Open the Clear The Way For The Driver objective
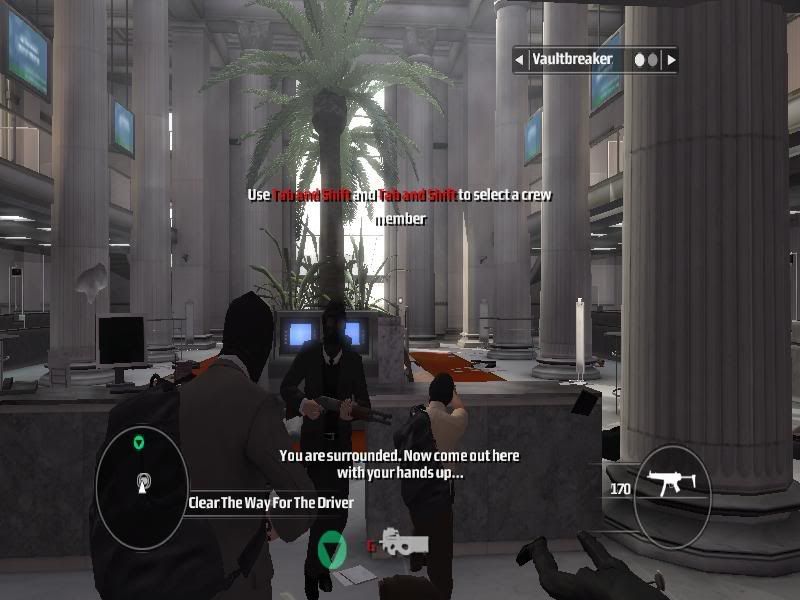This screenshot has height=600, width=800. point(271,503)
